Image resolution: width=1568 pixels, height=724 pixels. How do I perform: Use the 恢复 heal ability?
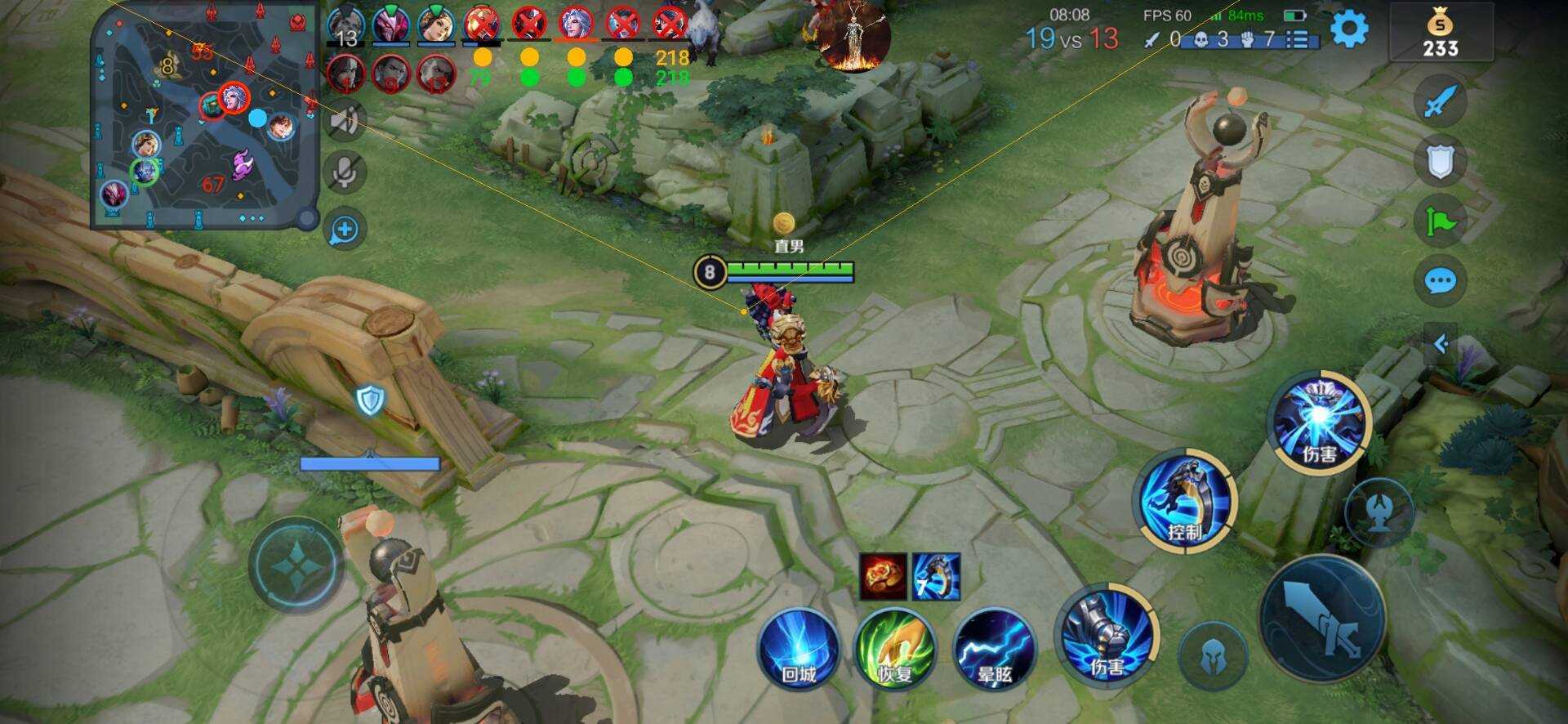pyautogui.click(x=894, y=650)
